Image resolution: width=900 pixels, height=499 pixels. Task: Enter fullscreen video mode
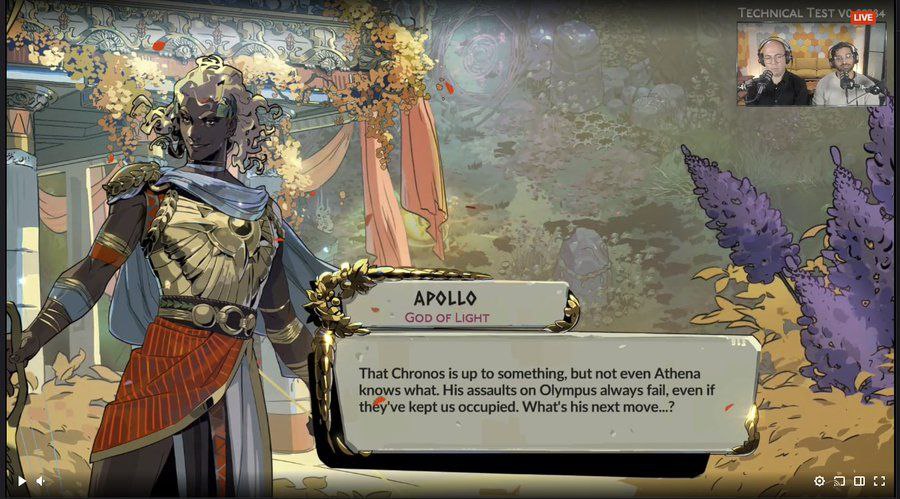coord(879,481)
